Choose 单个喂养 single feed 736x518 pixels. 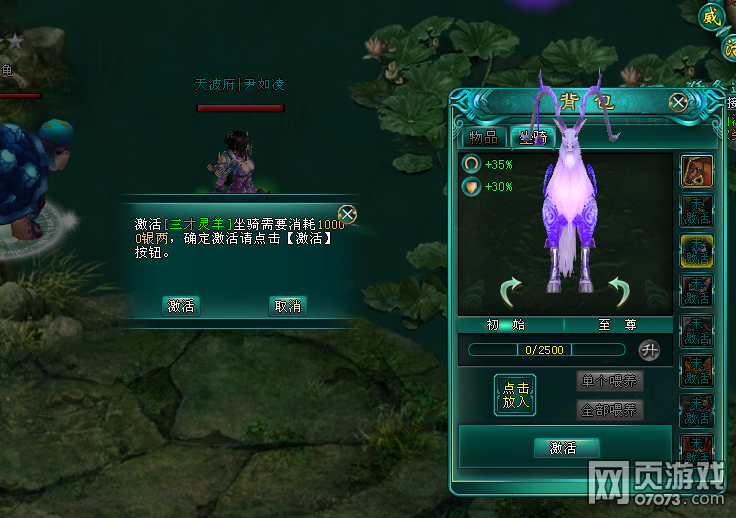(x=609, y=381)
